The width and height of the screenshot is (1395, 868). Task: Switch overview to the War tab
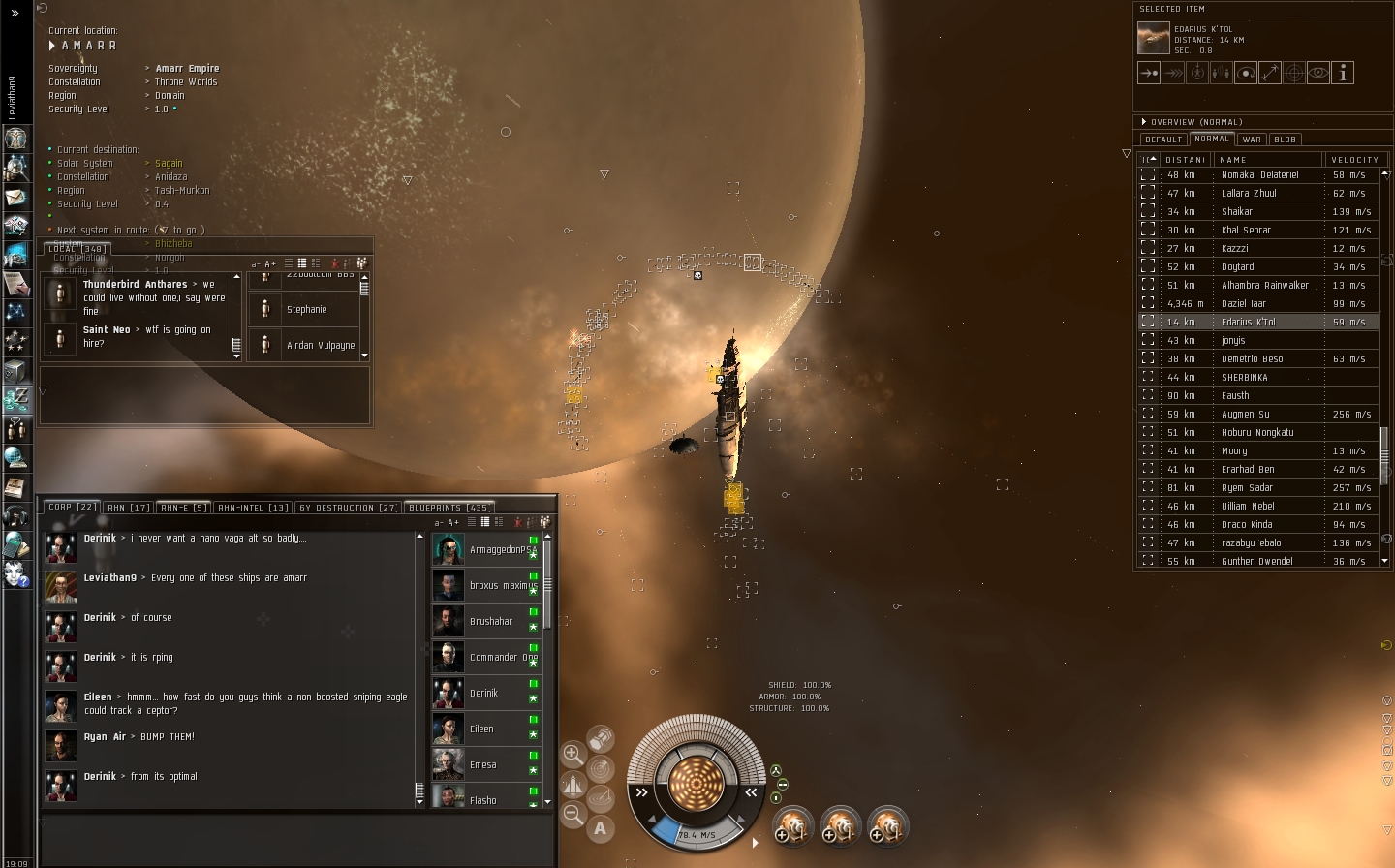point(1253,139)
